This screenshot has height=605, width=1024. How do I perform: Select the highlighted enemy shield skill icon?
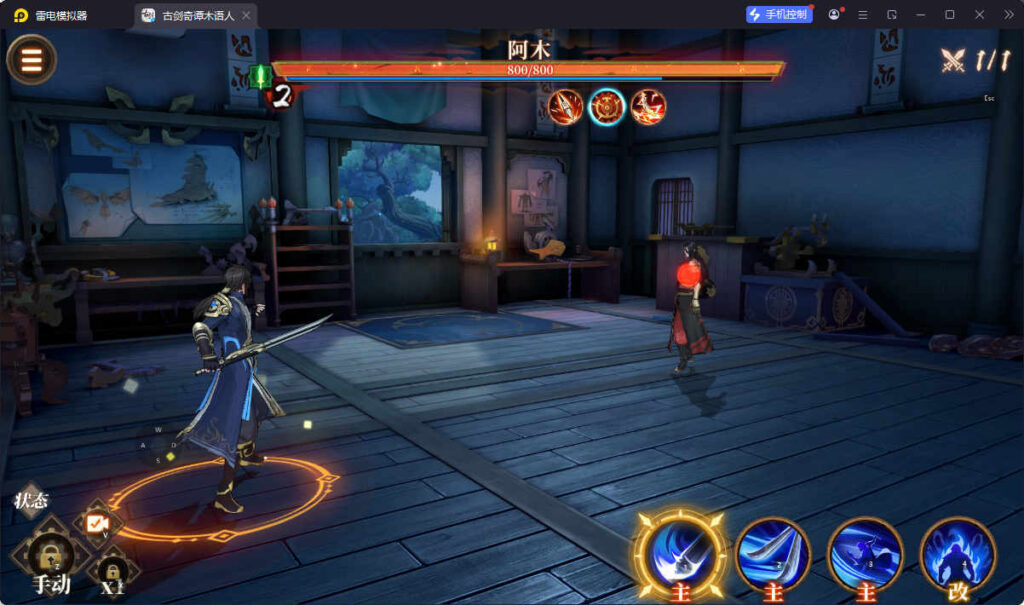tap(607, 107)
